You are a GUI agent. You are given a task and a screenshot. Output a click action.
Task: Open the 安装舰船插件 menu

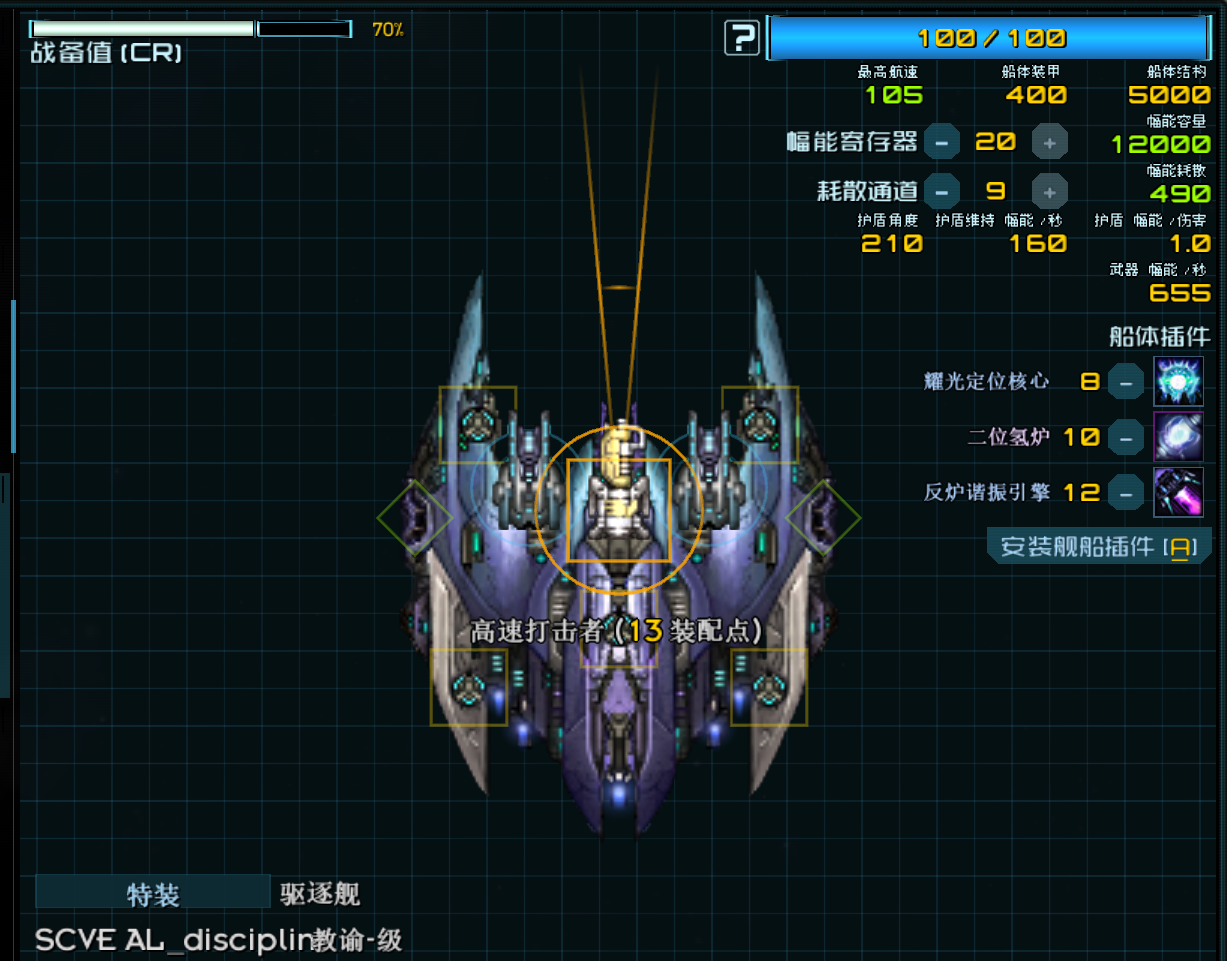1098,547
